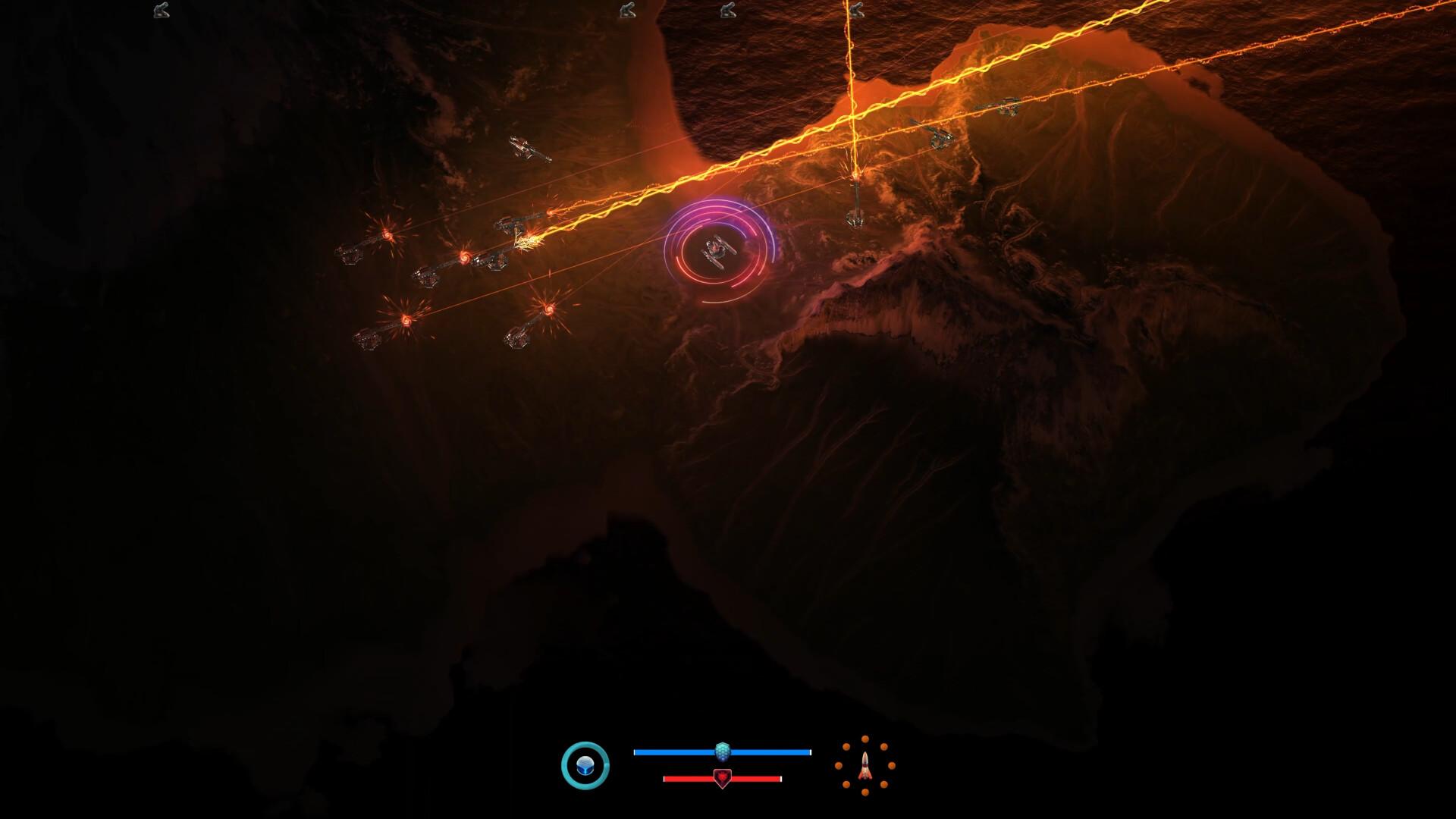
Task: Click the turret indicator in the top-left corner
Action: pos(160,11)
